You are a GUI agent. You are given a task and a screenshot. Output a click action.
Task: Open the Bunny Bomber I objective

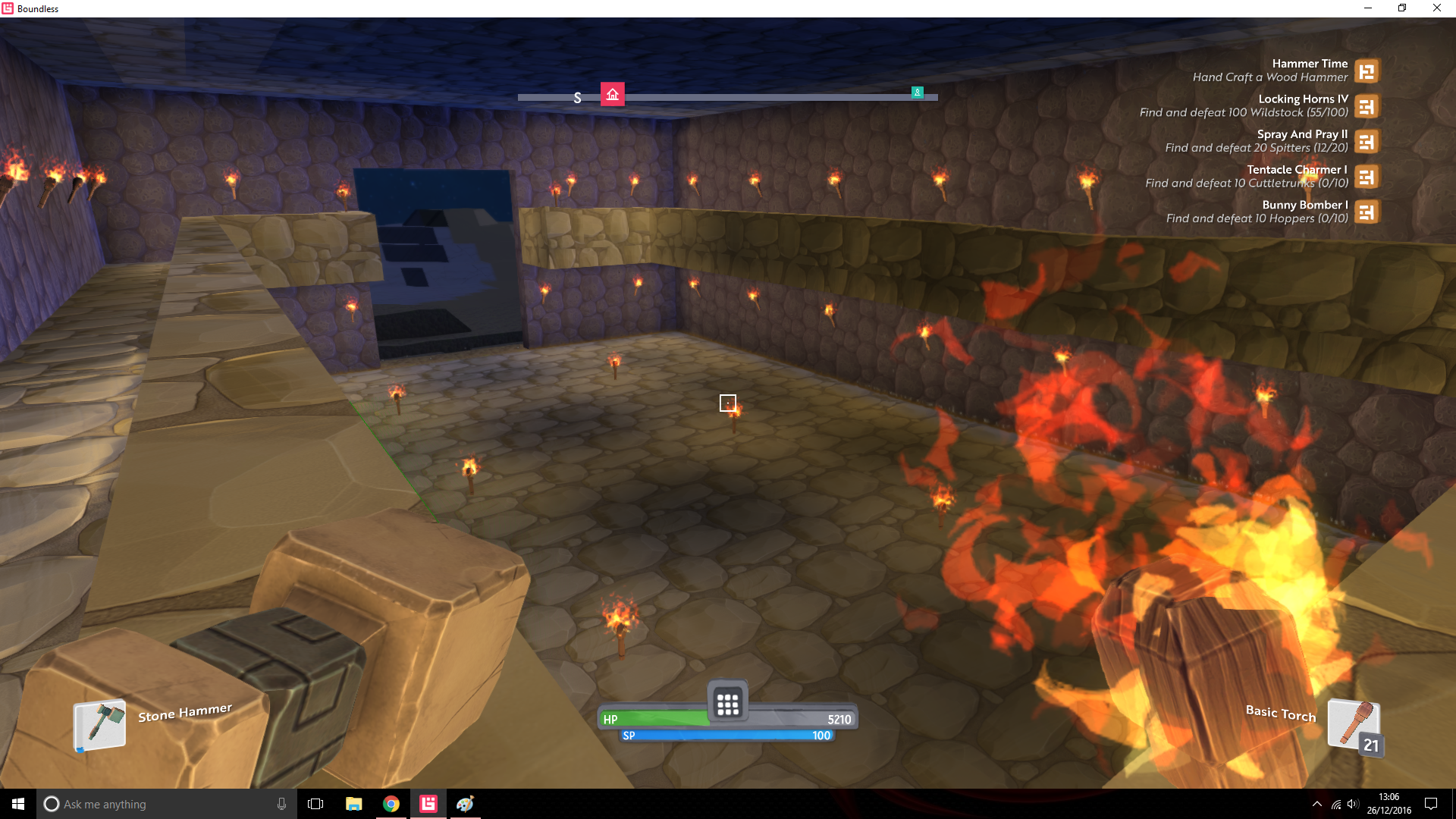coord(1367,212)
